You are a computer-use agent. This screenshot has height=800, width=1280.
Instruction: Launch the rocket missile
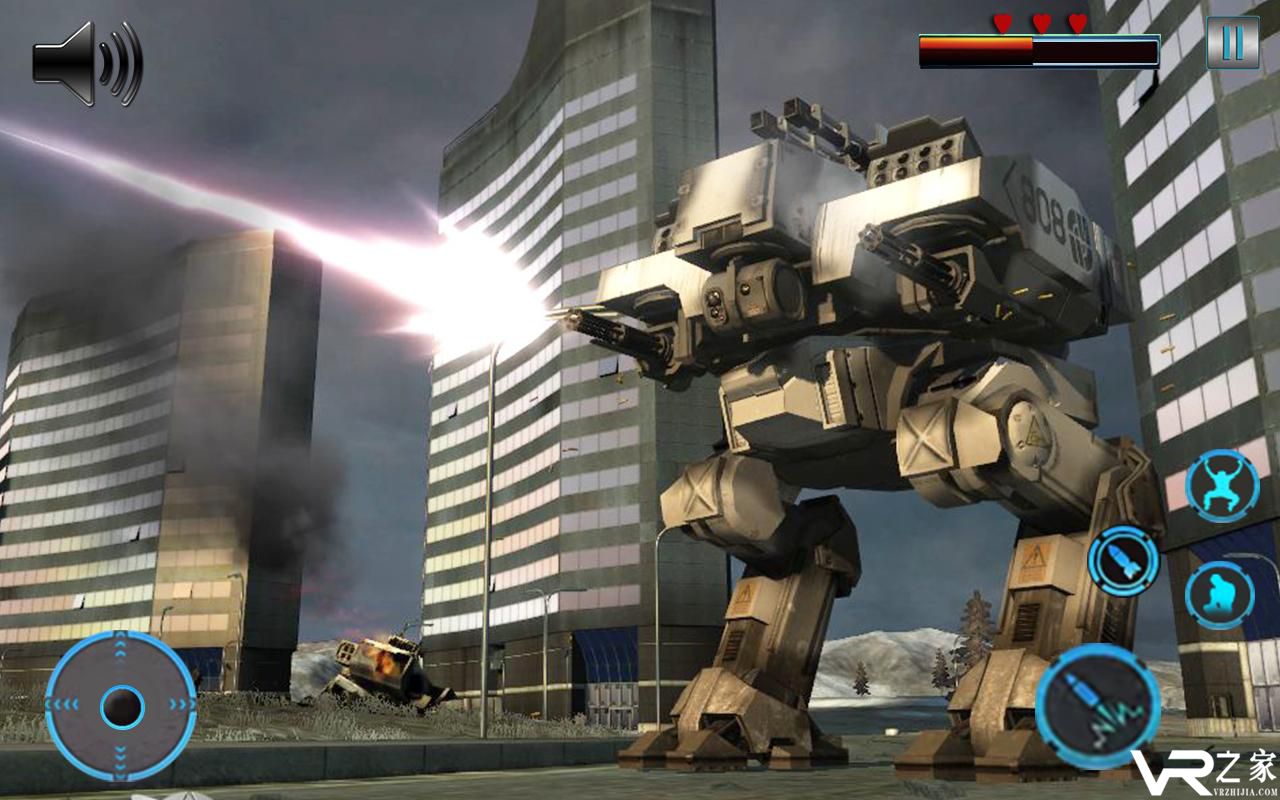point(1123,562)
